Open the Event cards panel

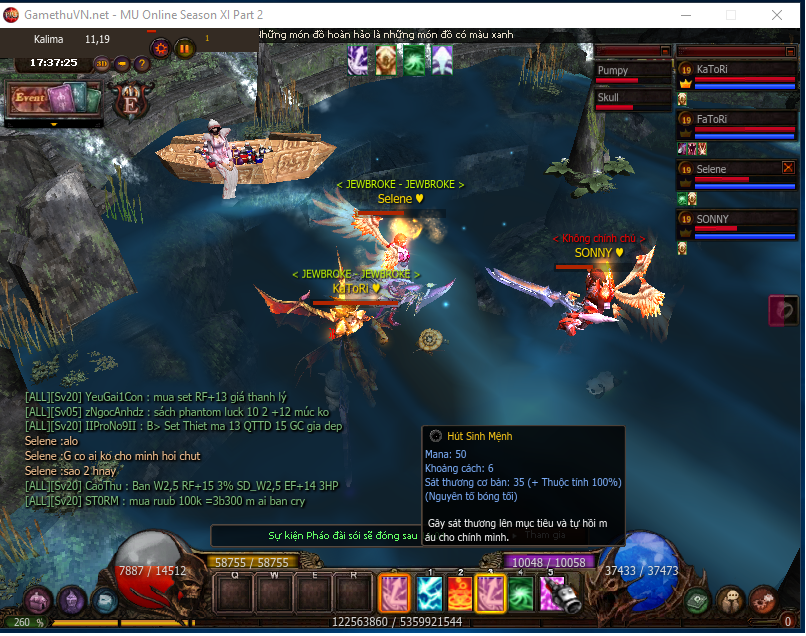click(55, 99)
